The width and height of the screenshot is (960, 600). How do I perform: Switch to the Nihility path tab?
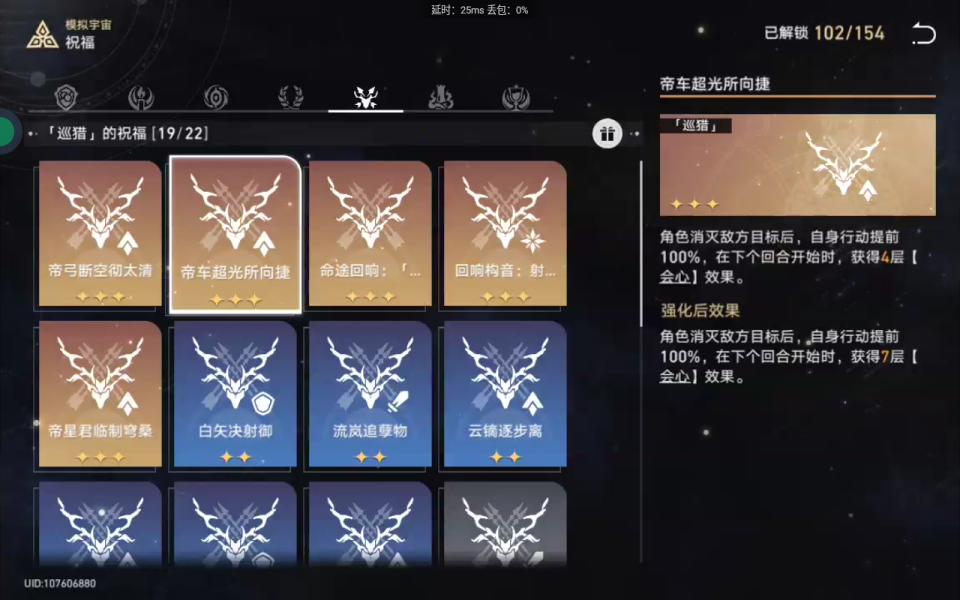[x=216, y=97]
